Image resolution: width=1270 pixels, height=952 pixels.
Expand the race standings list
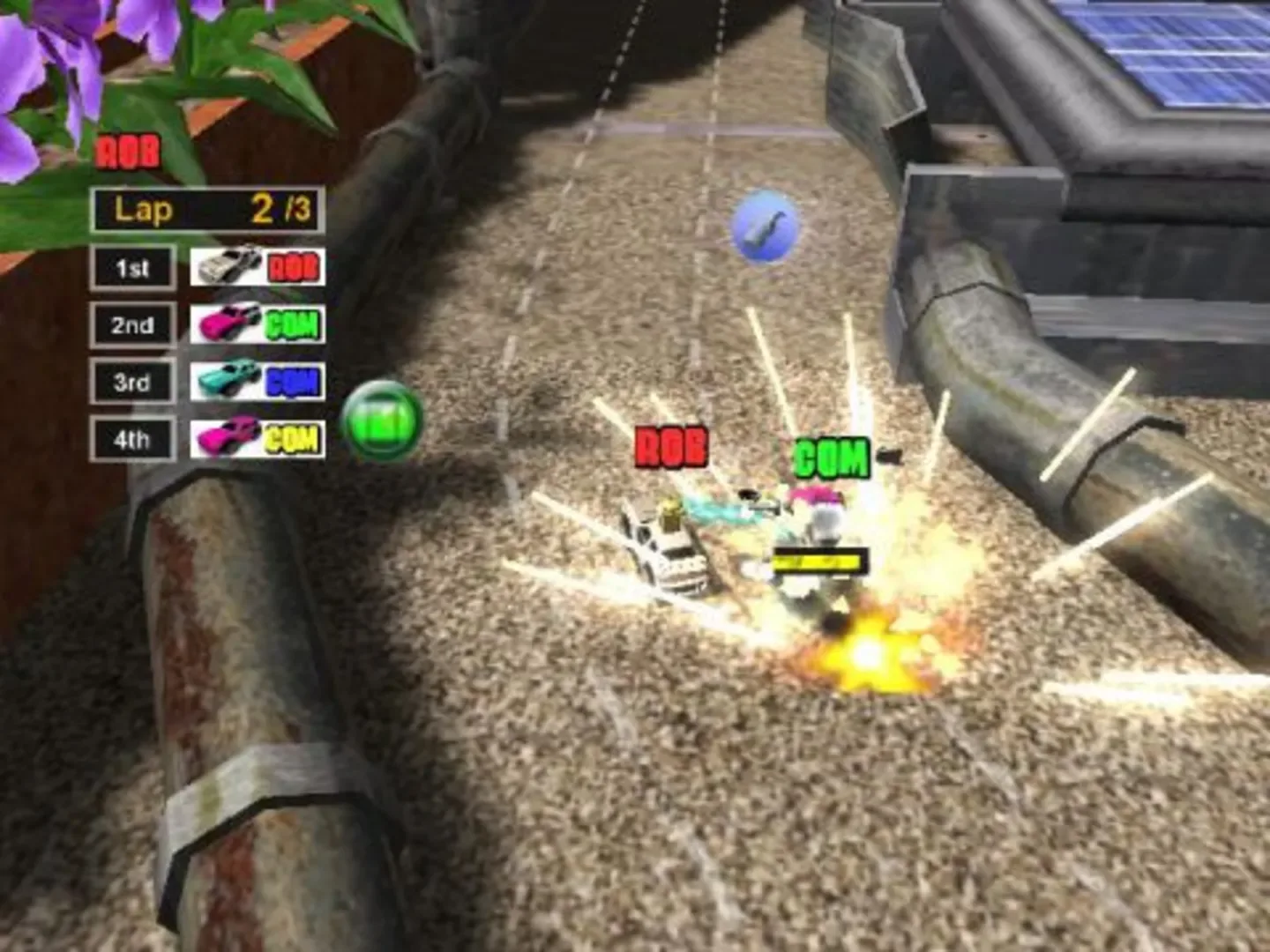point(207,353)
